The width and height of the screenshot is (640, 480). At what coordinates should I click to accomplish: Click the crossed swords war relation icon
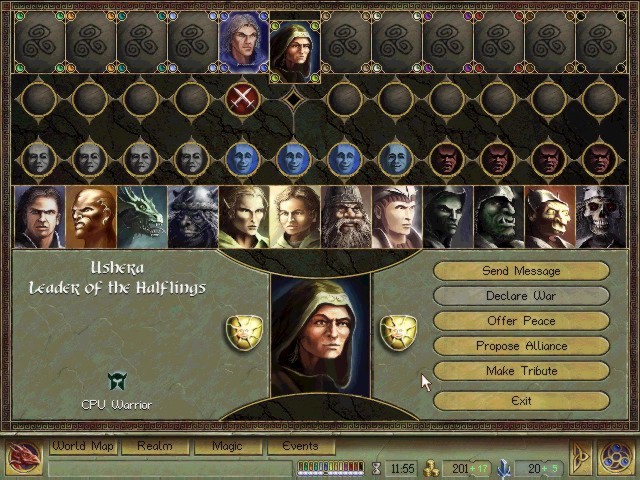click(243, 99)
